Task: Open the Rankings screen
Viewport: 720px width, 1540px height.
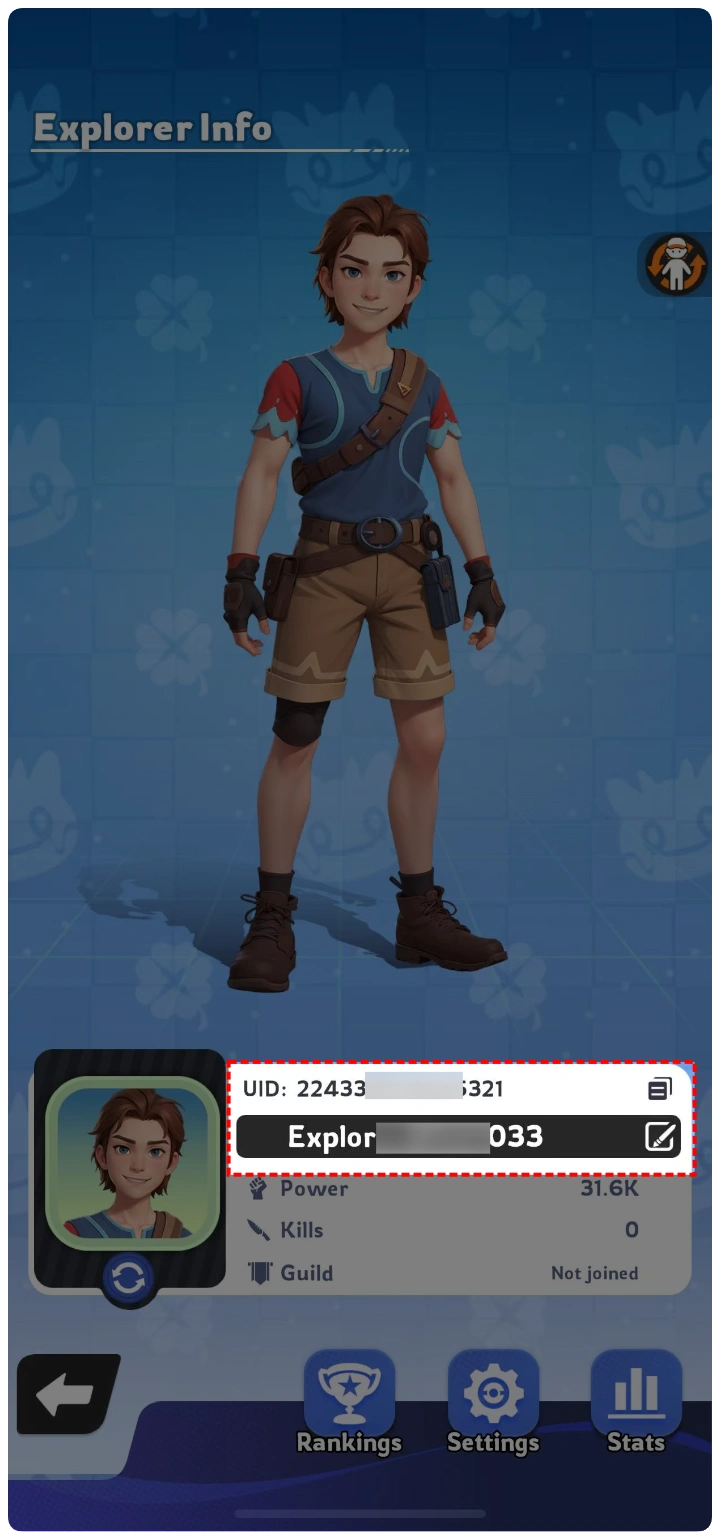Action: tap(349, 1397)
